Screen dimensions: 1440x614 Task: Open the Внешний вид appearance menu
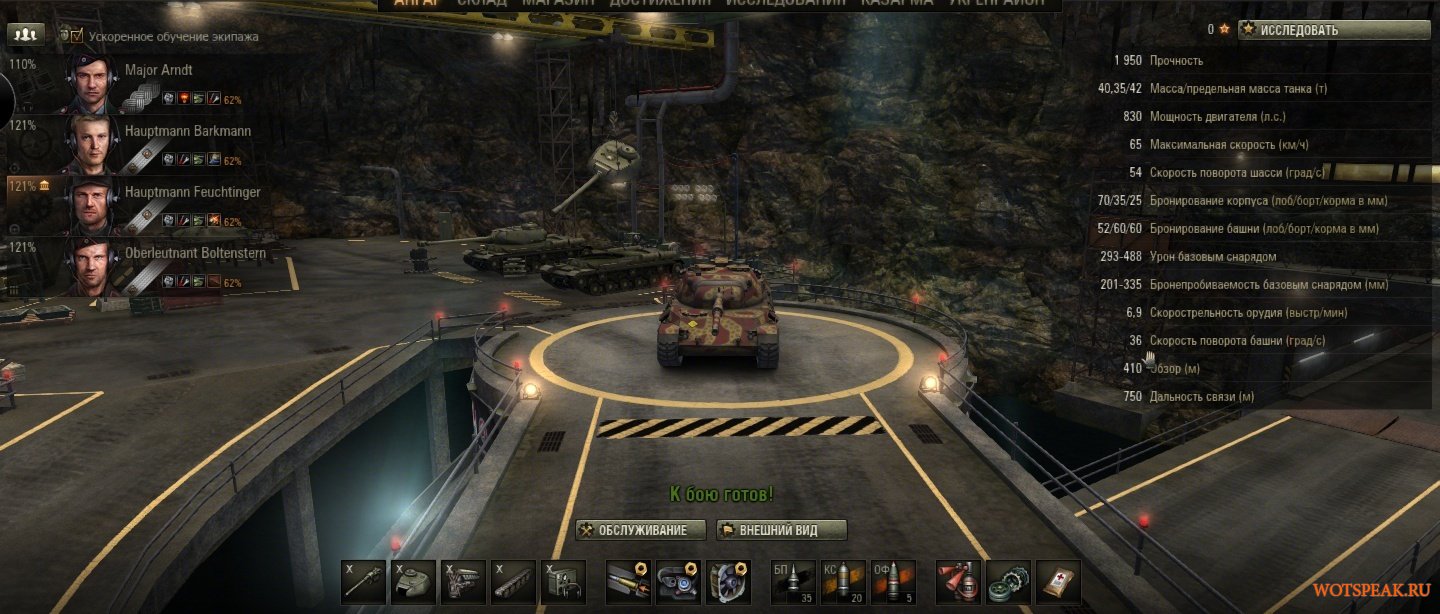782,530
